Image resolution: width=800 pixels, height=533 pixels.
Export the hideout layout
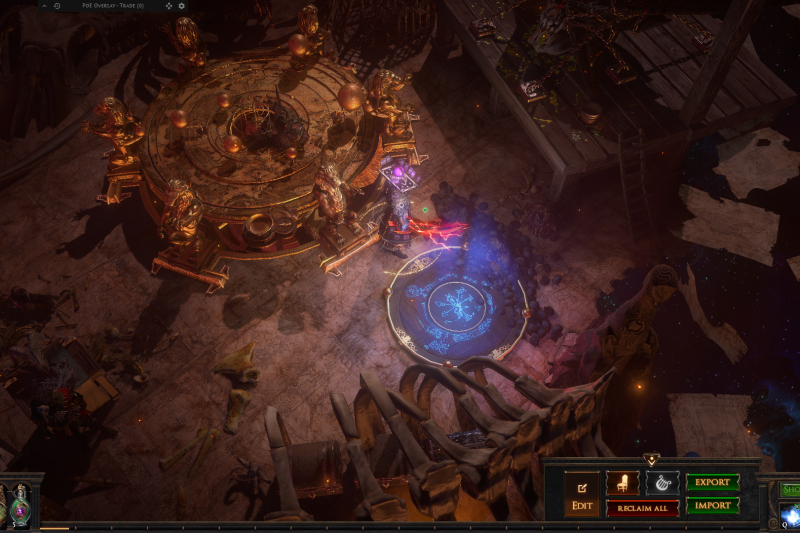pos(712,482)
